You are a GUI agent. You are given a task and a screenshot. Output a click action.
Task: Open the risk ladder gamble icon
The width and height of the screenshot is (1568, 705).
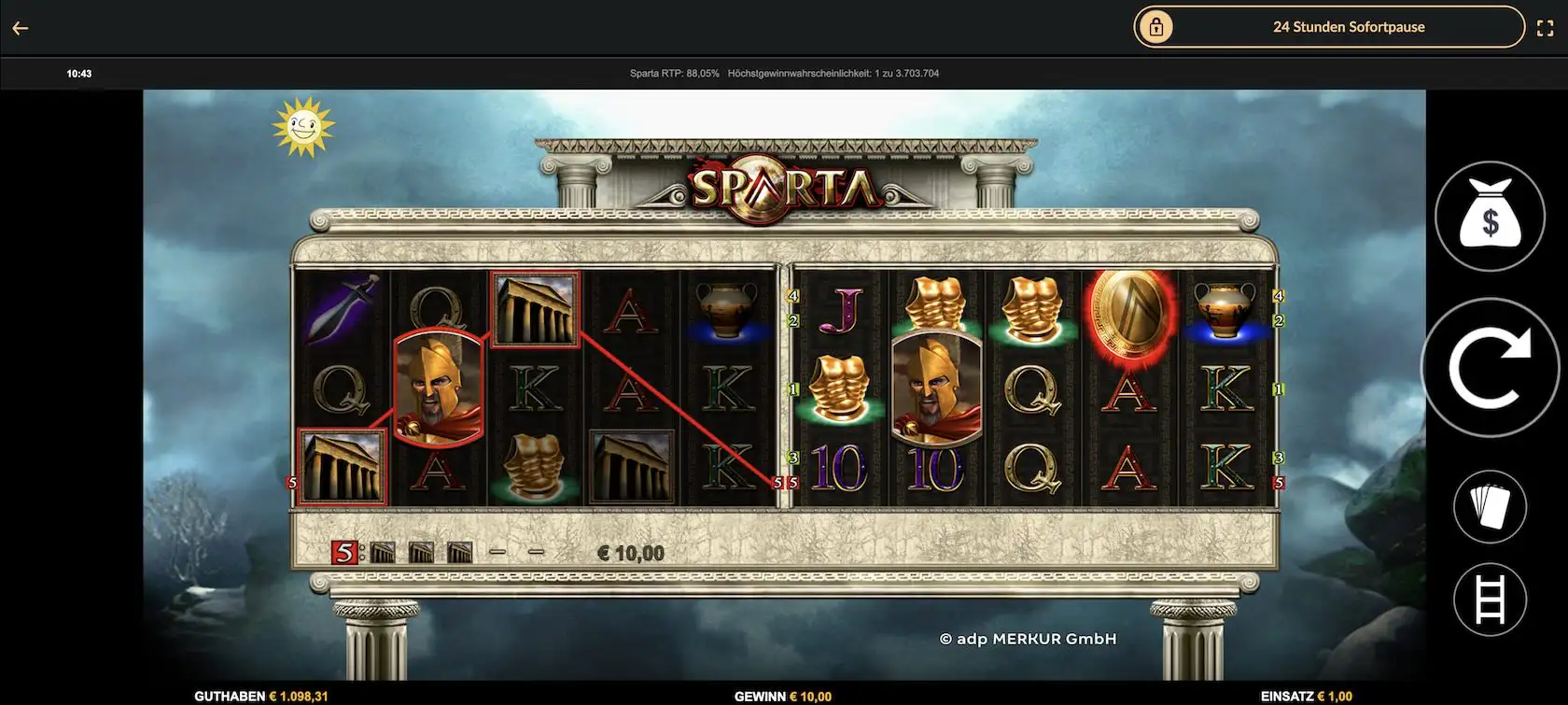(1490, 599)
